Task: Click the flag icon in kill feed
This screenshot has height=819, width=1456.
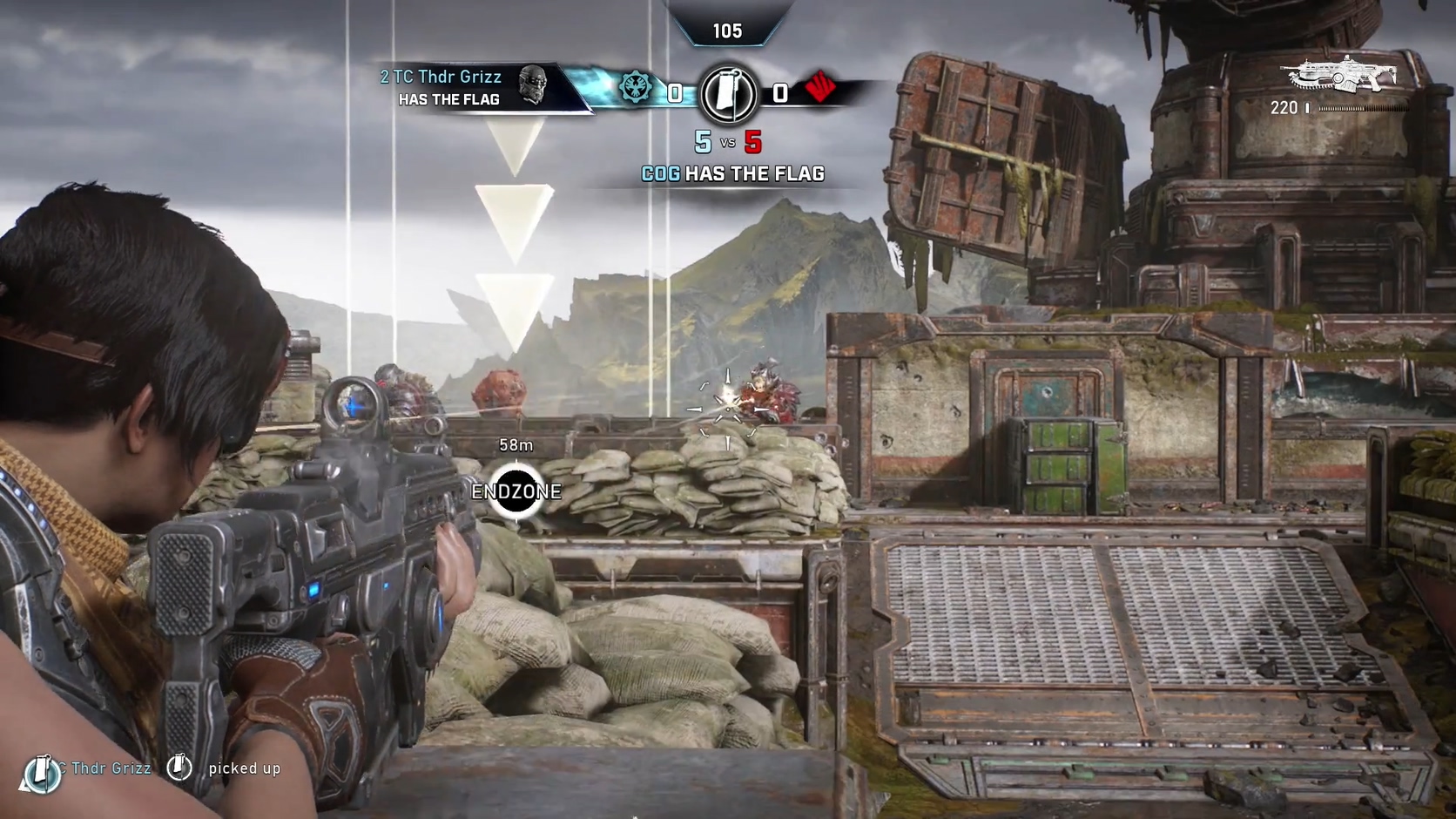Action: coord(179,767)
